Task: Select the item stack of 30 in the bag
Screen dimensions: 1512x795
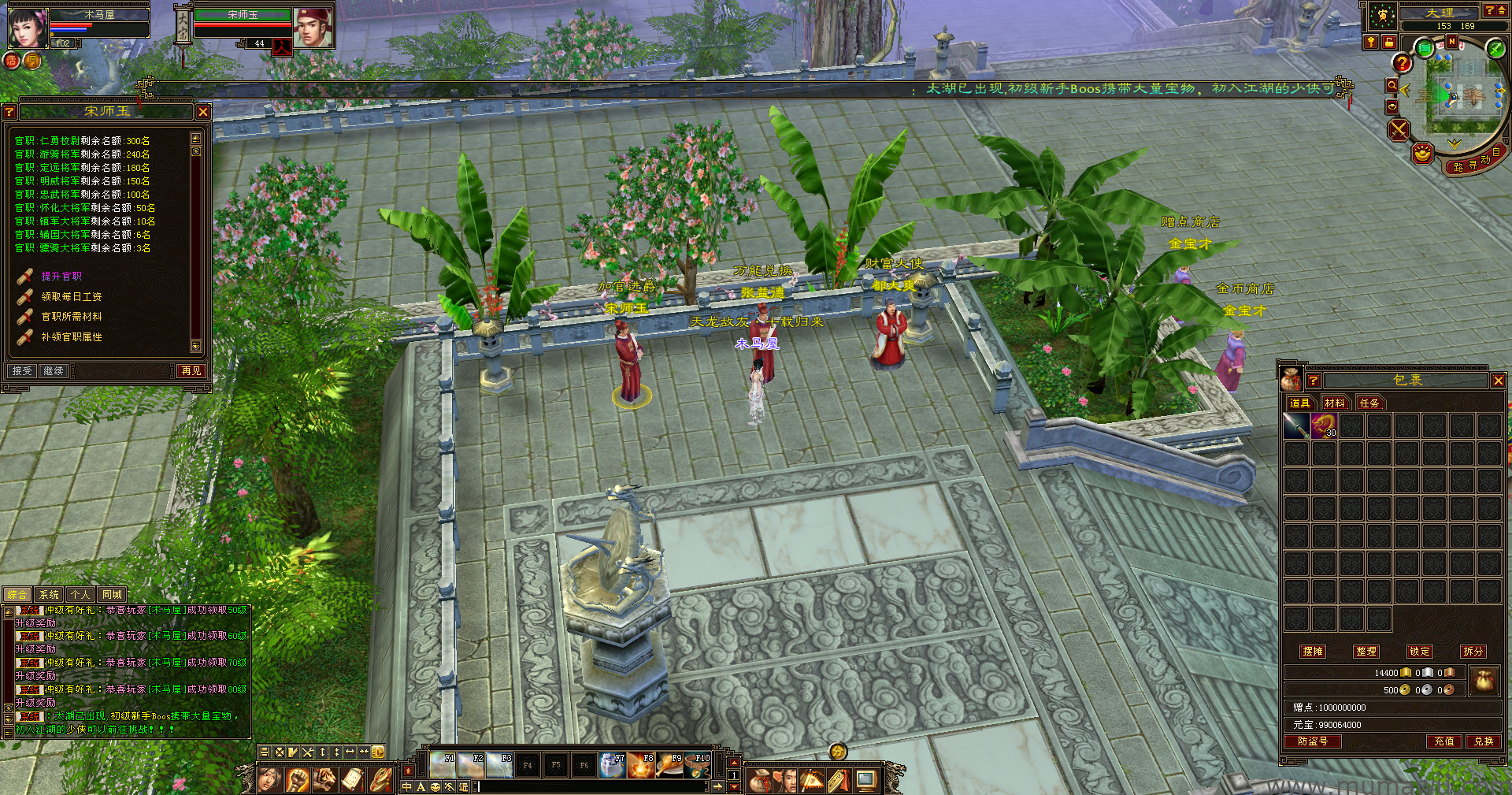Action: [x=1324, y=426]
